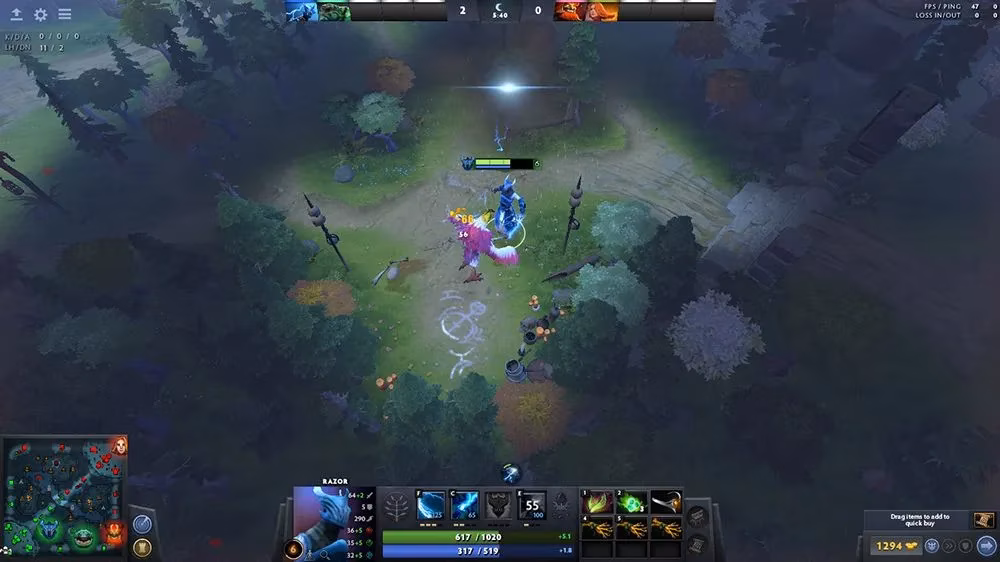Cast Razor's Static Link ability
Viewport: 1000px width, 562px height.
coord(465,505)
